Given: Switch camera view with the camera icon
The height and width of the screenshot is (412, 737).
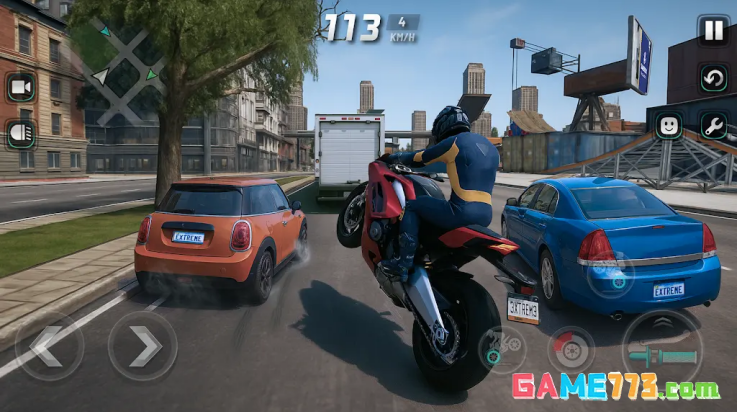Looking at the screenshot, I should click(20, 87).
